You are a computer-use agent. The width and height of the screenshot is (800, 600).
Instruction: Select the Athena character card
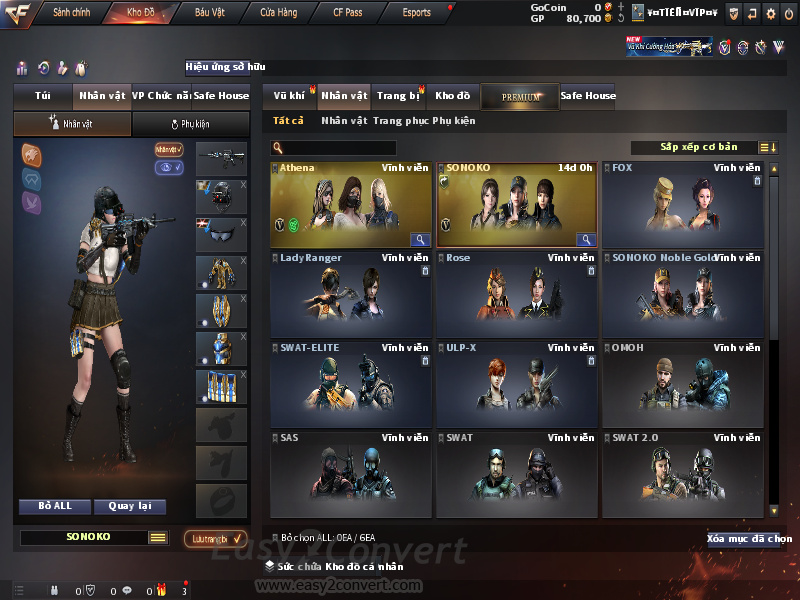(352, 204)
